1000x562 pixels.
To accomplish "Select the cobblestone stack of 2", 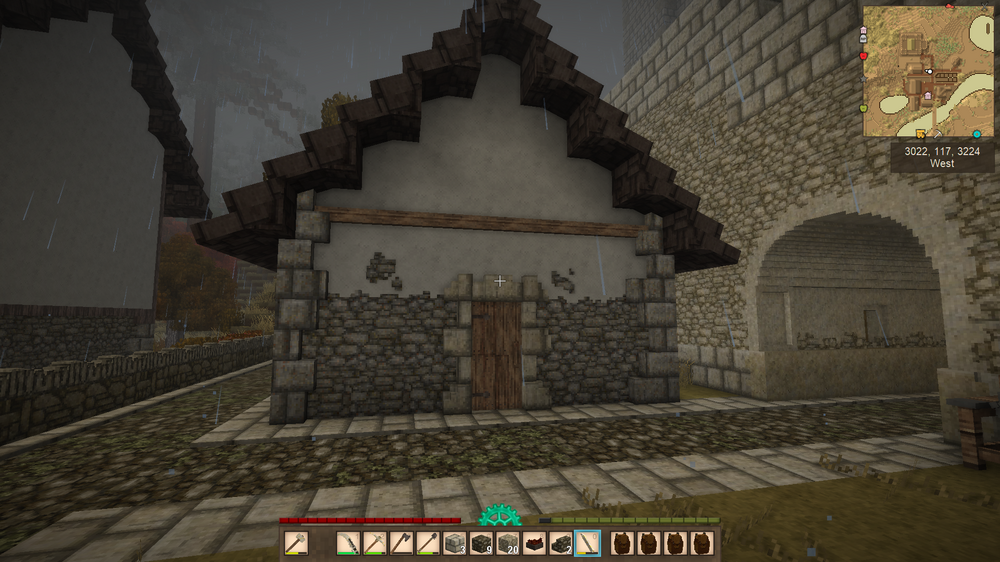I will (561, 543).
